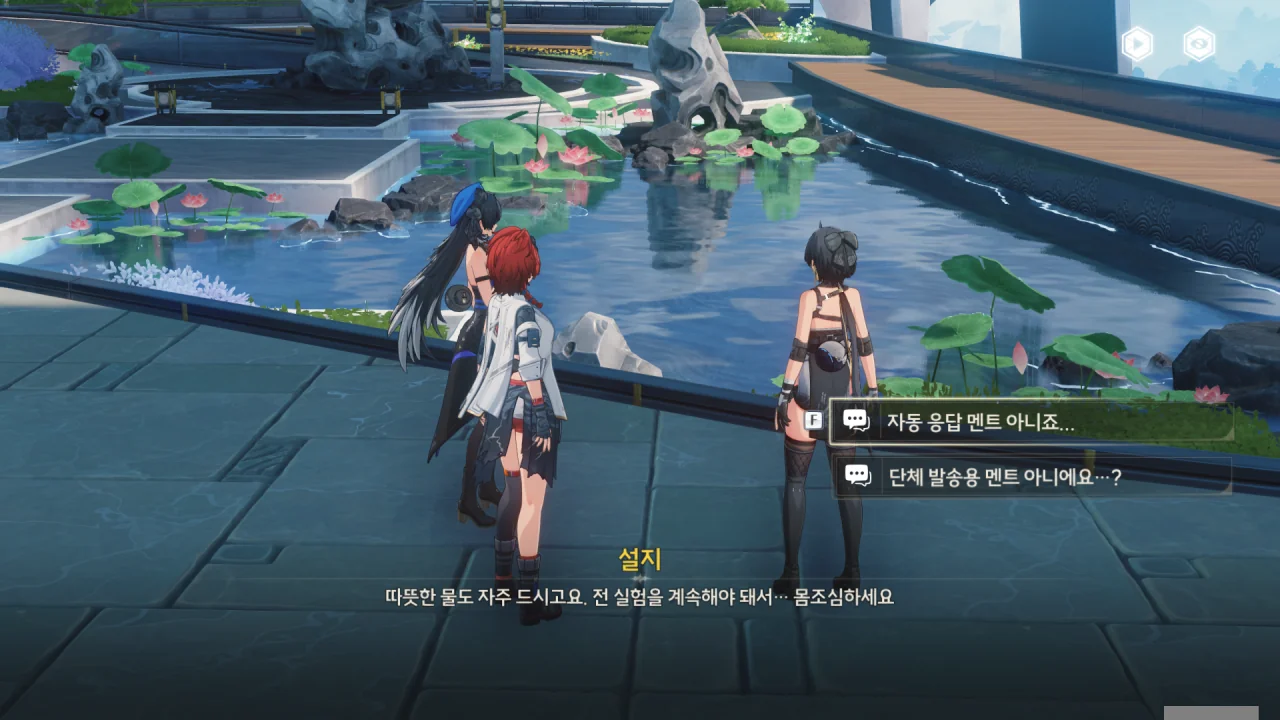Hide the dialogue interface with eye icon

pyautogui.click(x=1198, y=44)
